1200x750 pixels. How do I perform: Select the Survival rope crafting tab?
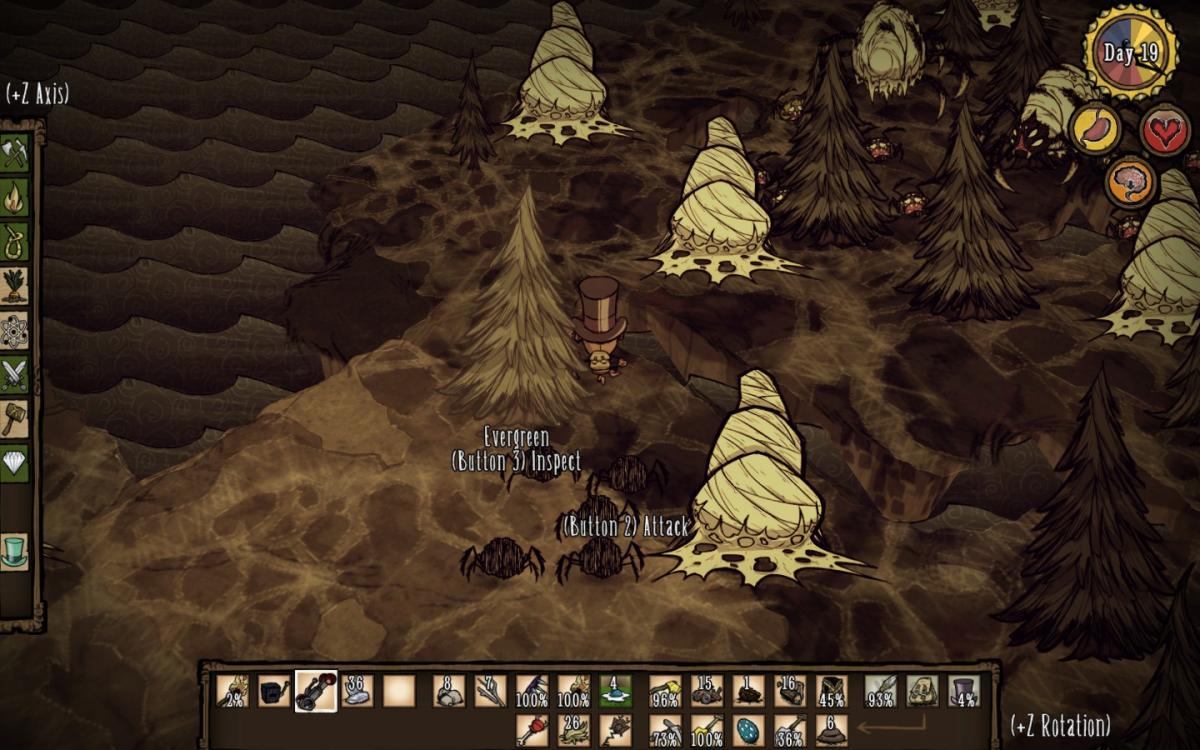click(15, 240)
